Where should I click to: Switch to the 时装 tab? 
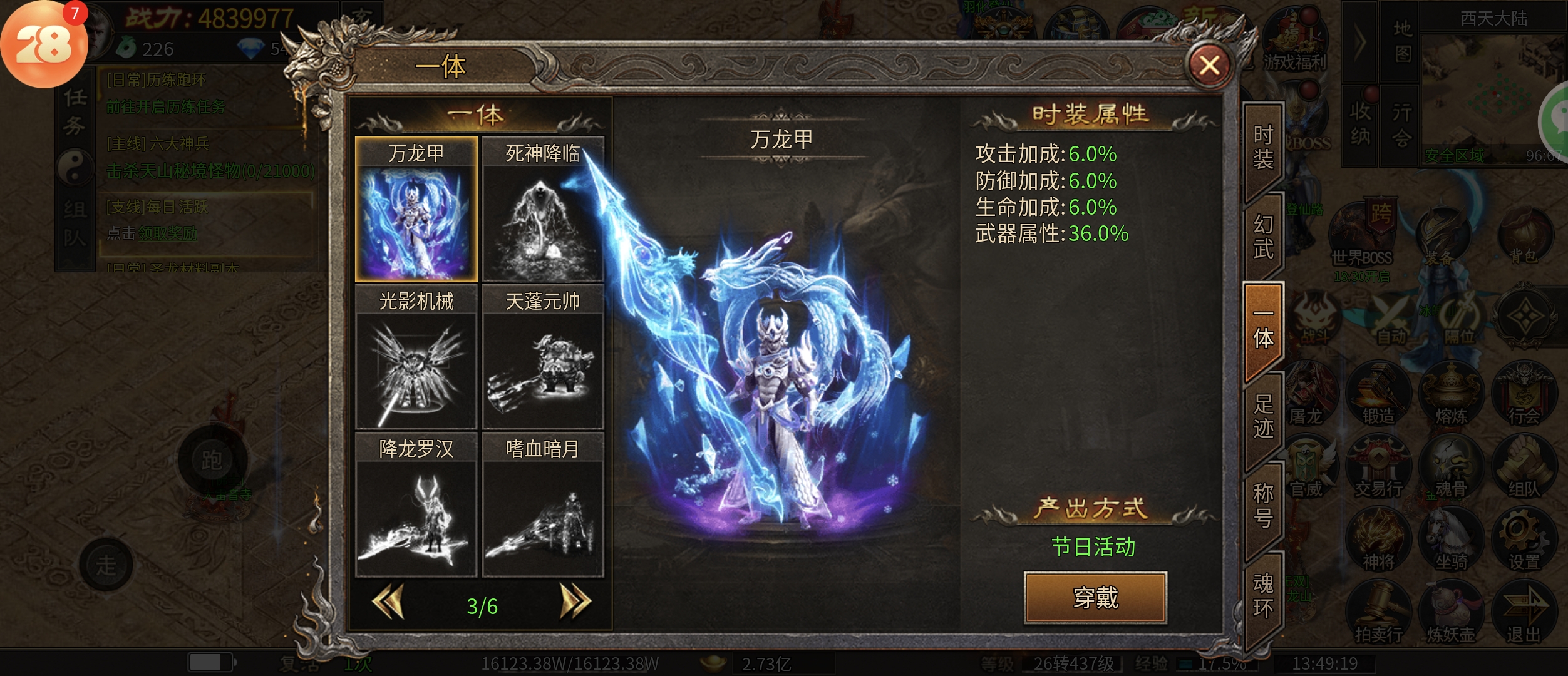click(1263, 148)
